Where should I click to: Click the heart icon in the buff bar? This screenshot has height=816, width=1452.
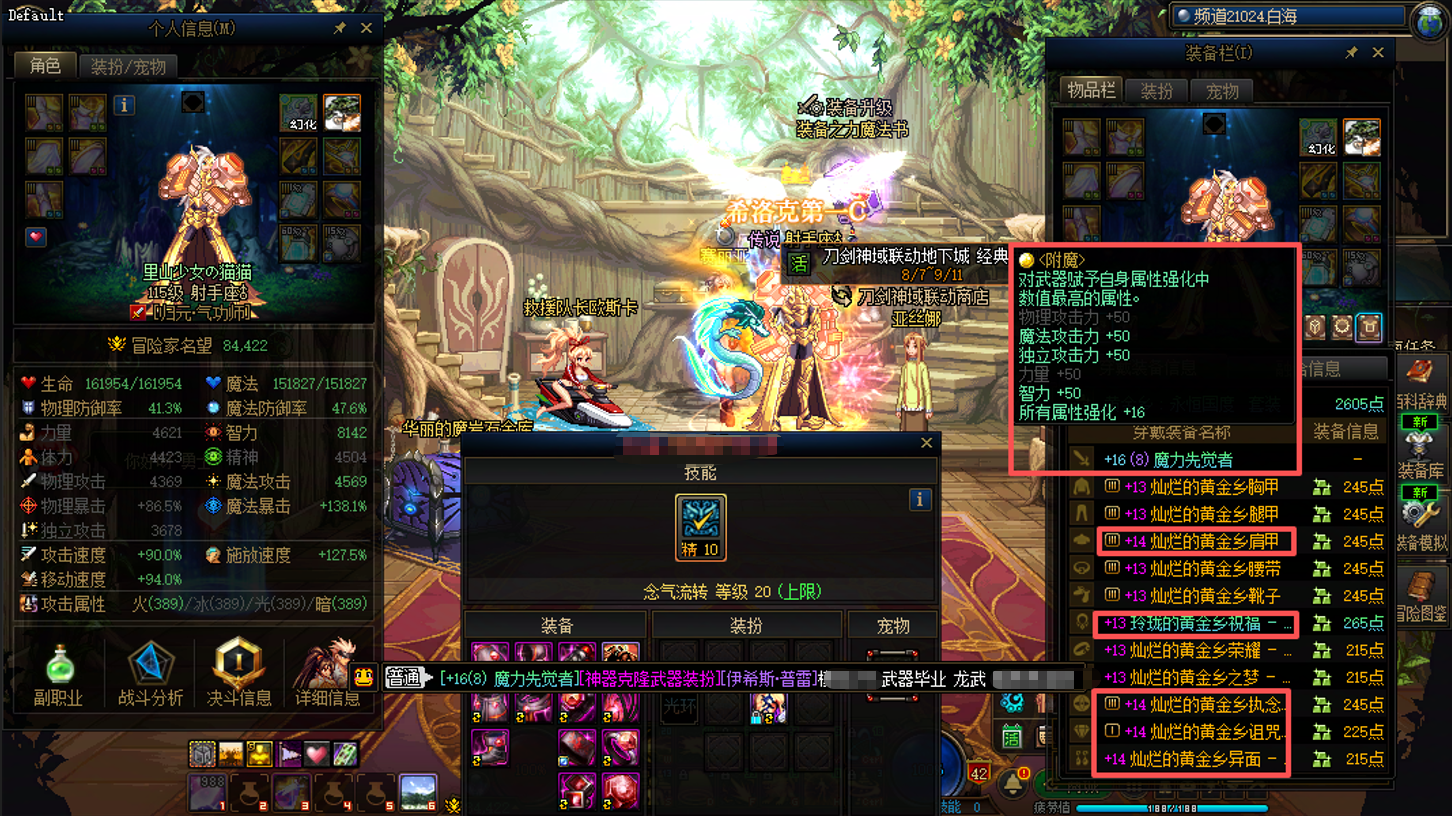tap(317, 754)
